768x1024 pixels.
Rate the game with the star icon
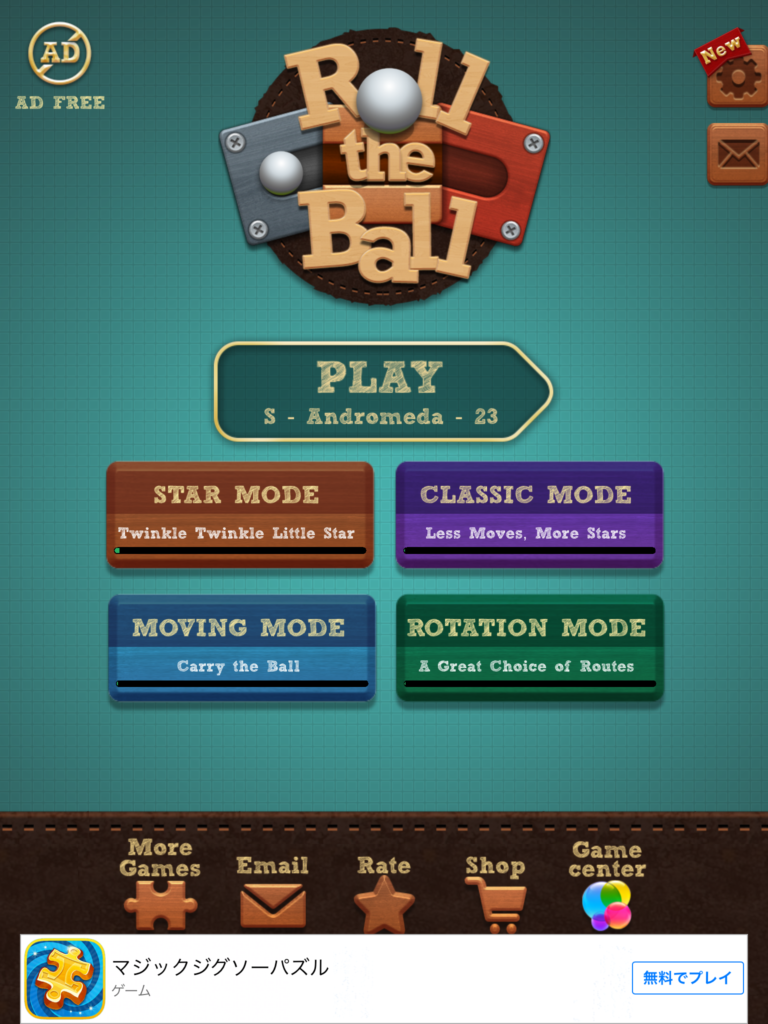coord(384,893)
